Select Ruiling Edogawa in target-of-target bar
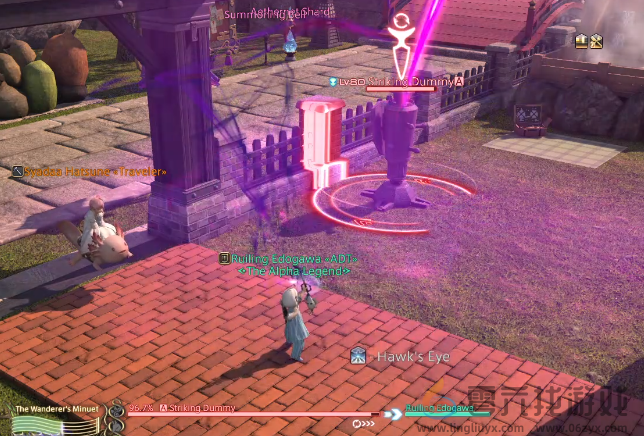Image resolution: width=644 pixels, height=436 pixels. click(439, 409)
